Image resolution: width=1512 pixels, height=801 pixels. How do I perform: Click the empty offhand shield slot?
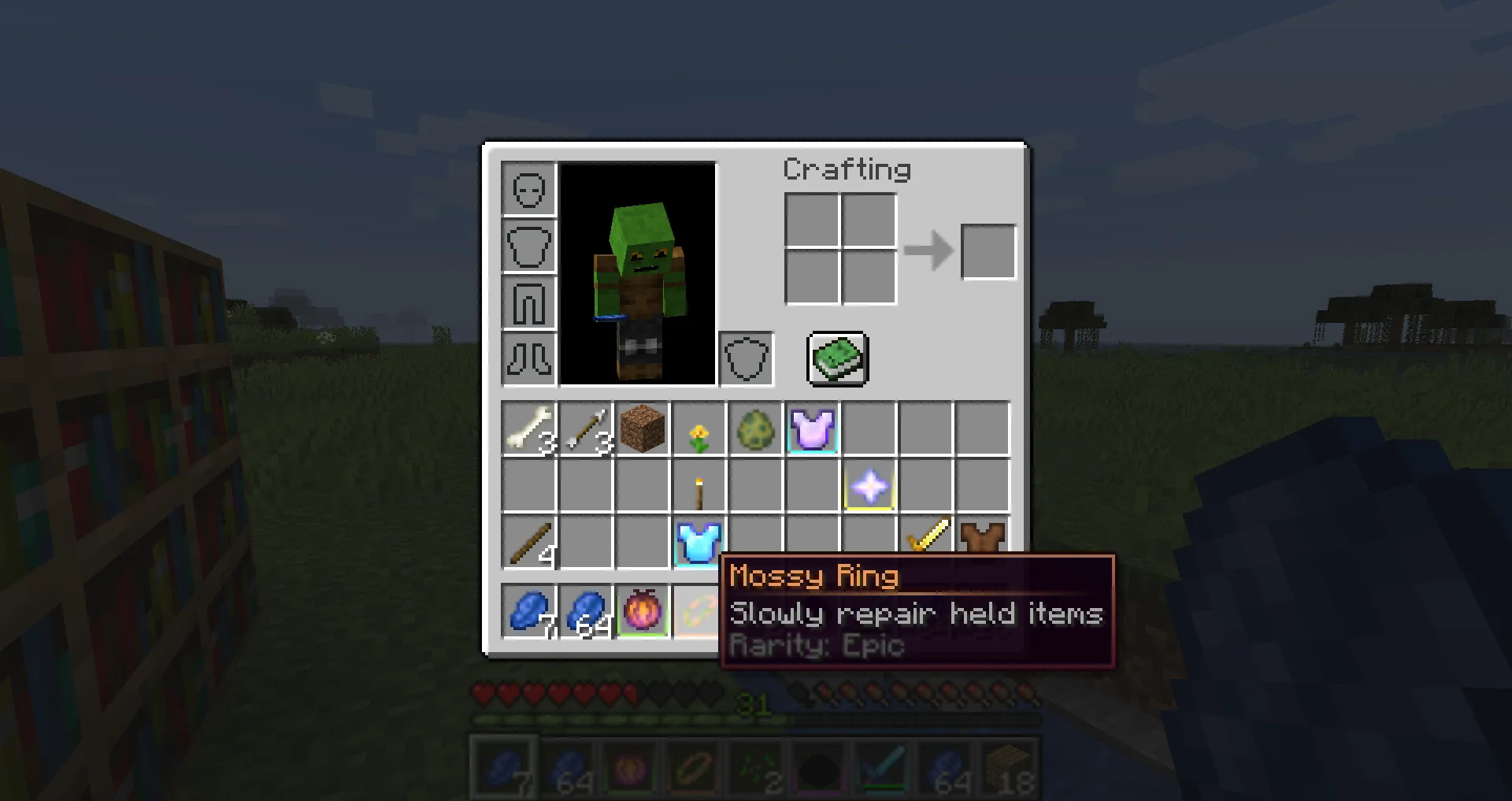point(745,358)
